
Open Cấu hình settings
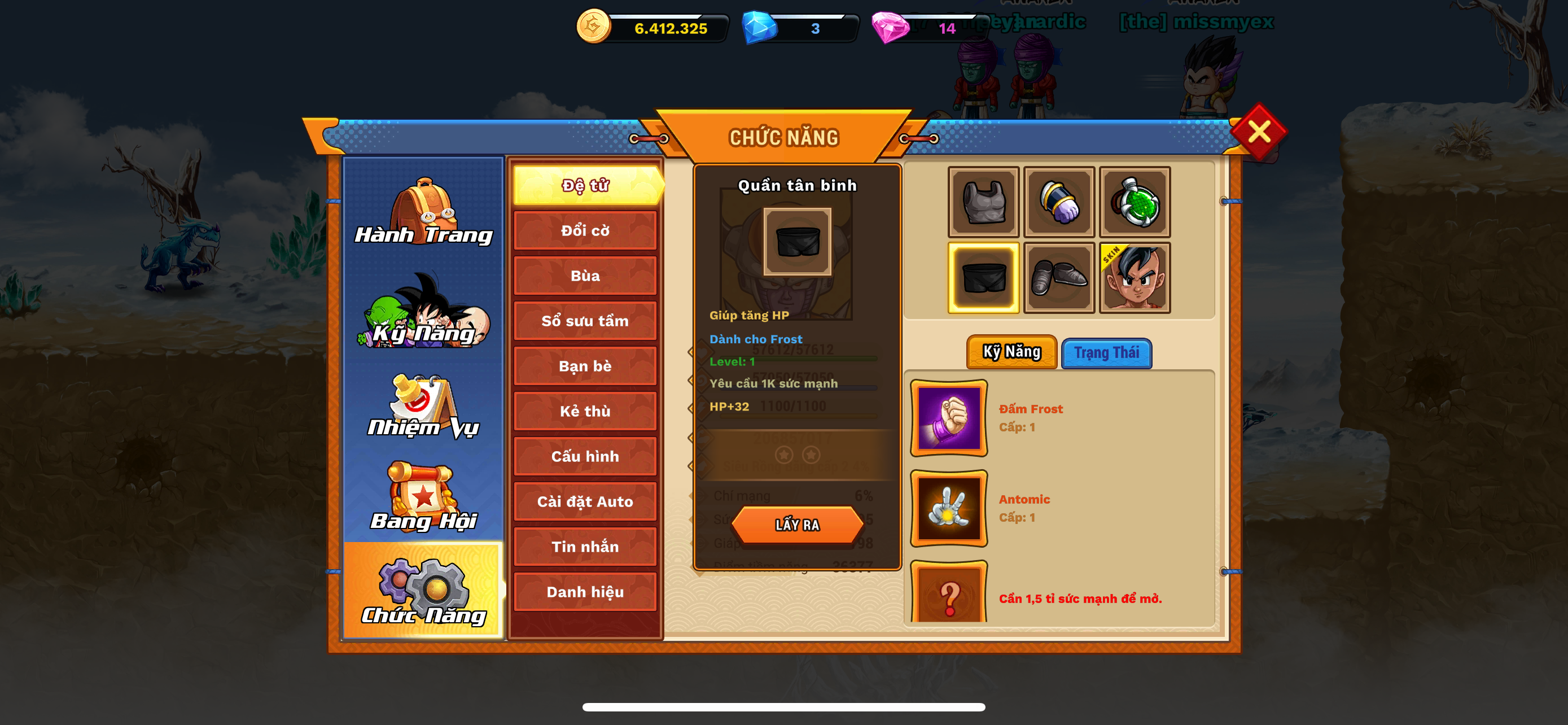point(585,457)
